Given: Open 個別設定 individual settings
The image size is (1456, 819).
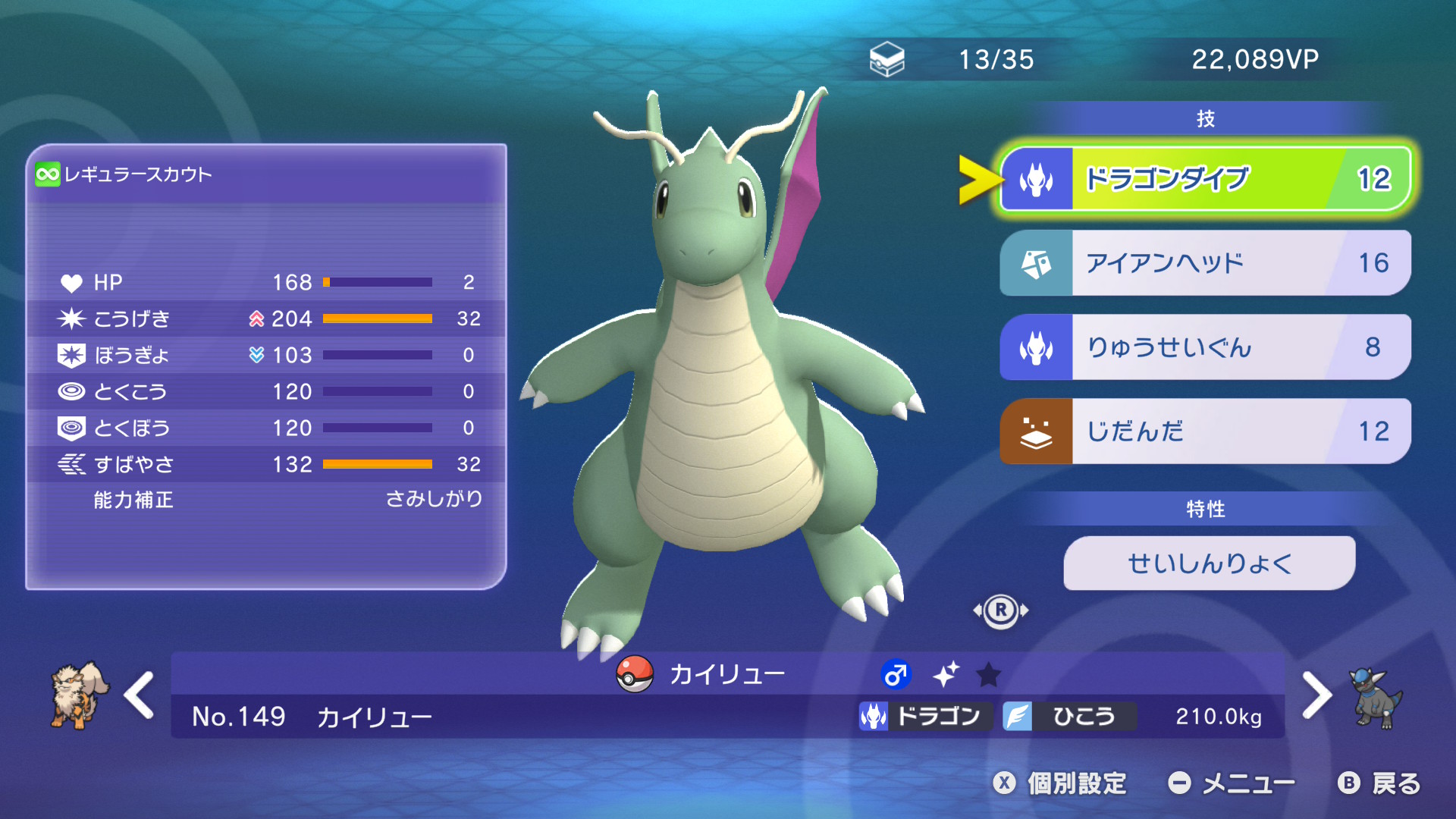Looking at the screenshot, I should (x=1061, y=783).
